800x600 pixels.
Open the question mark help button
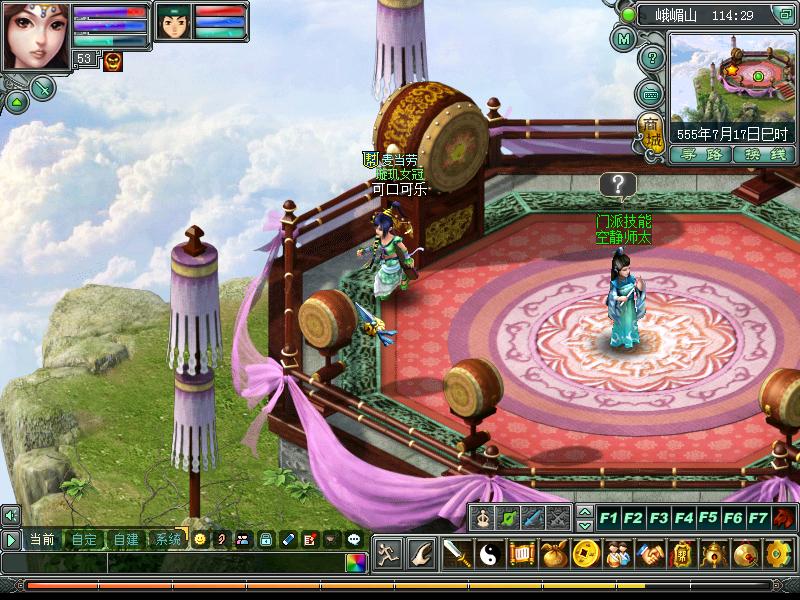(651, 59)
